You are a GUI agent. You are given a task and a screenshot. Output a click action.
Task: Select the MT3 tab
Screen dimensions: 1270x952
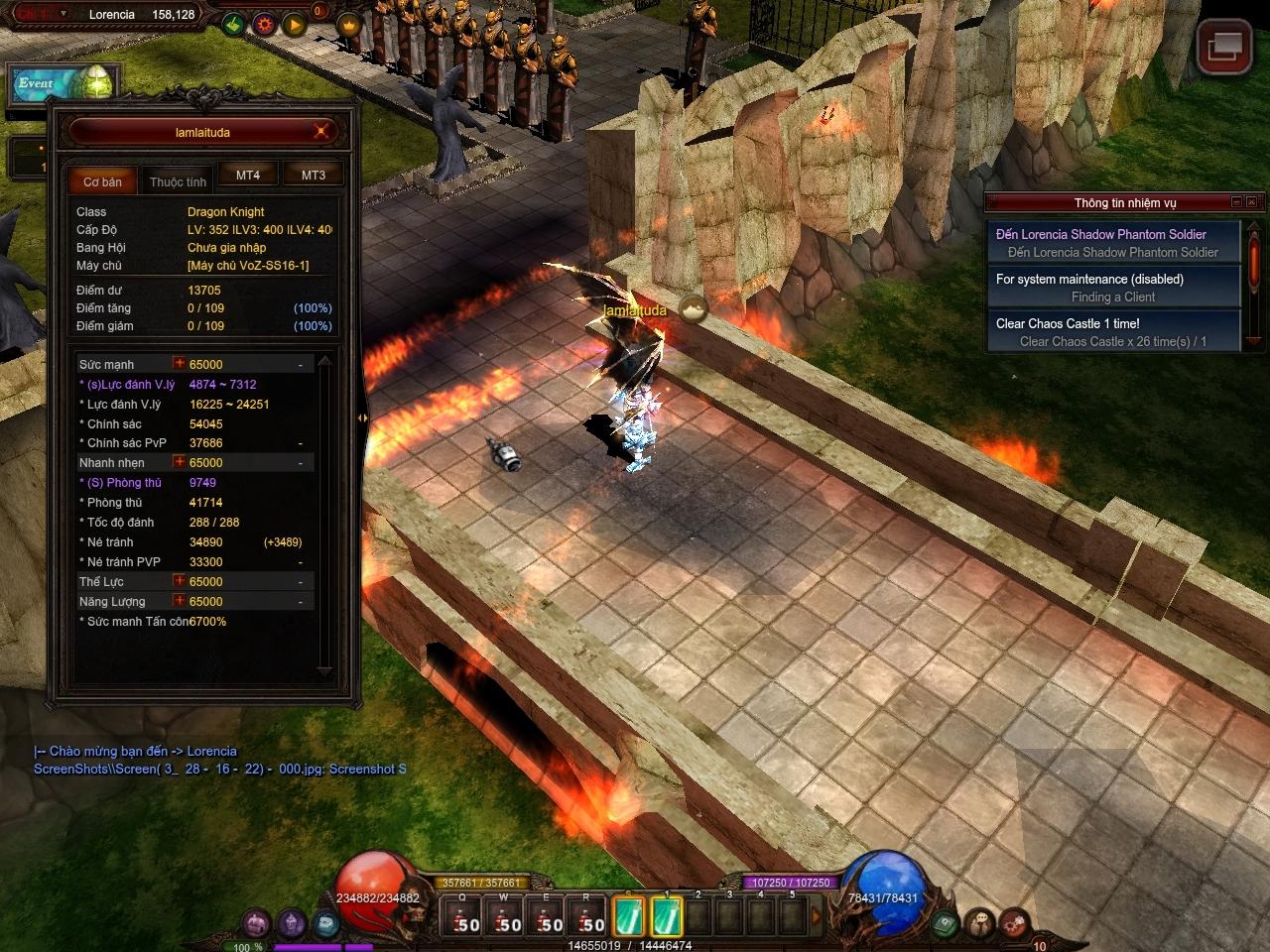(314, 176)
